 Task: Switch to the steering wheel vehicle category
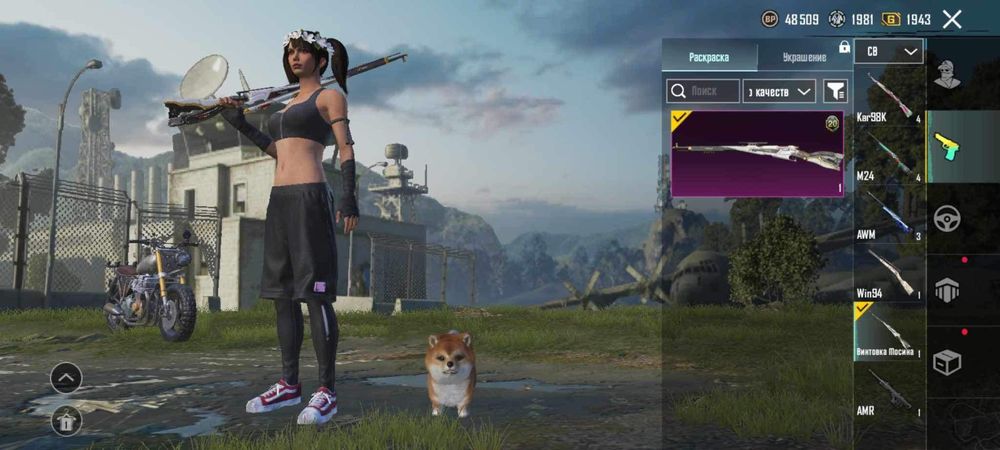(x=947, y=218)
